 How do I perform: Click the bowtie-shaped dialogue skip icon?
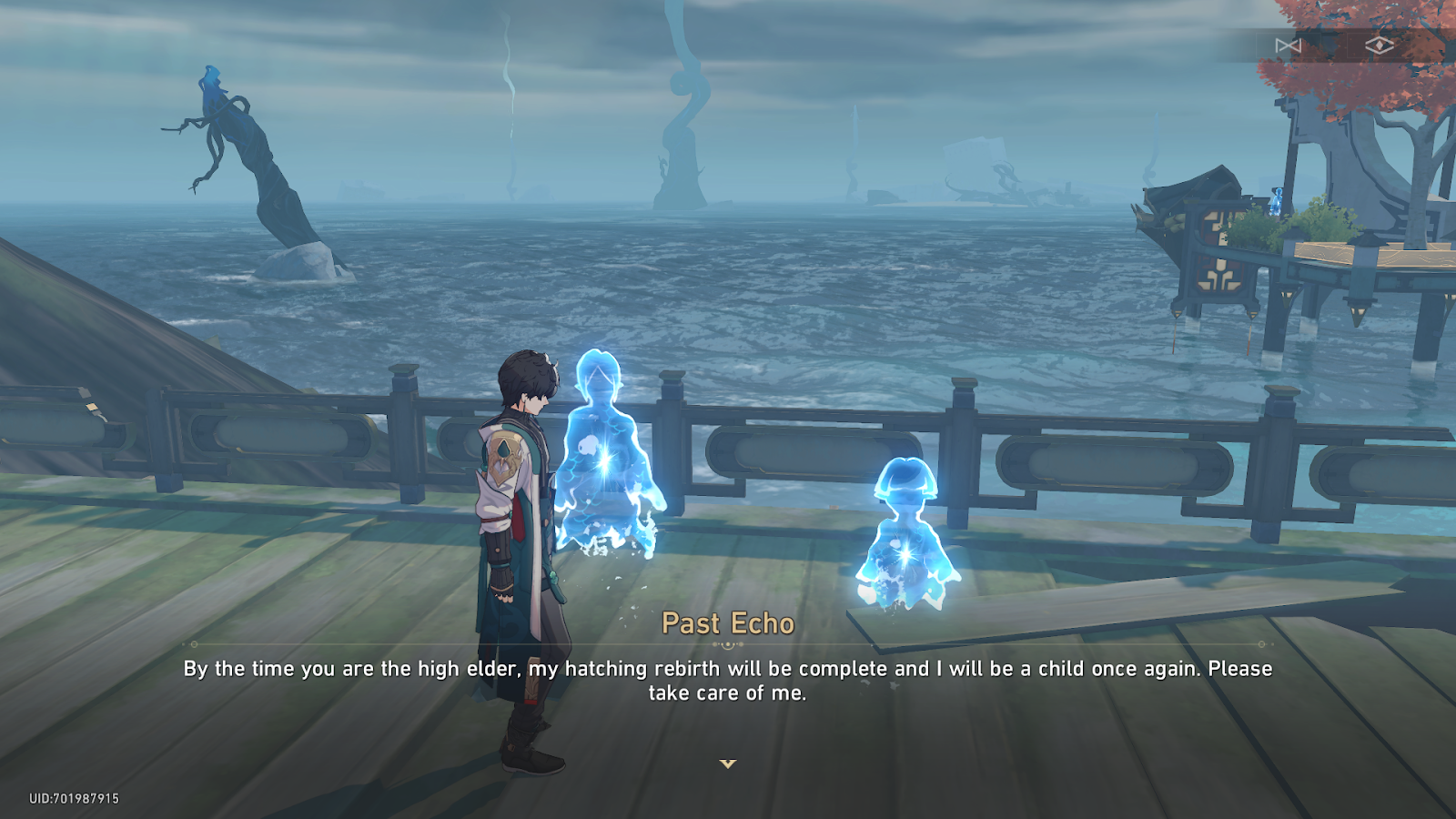coord(1288,45)
